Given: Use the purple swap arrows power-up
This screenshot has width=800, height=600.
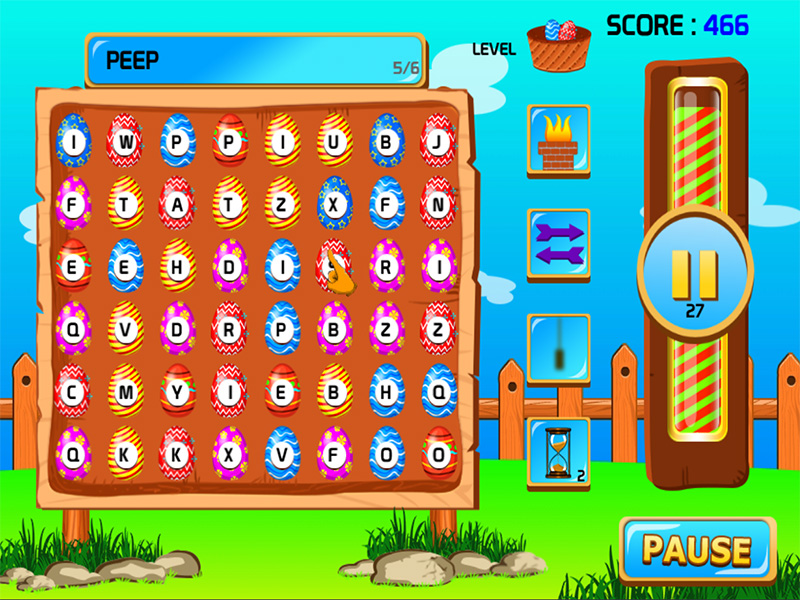Looking at the screenshot, I should pyautogui.click(x=558, y=245).
